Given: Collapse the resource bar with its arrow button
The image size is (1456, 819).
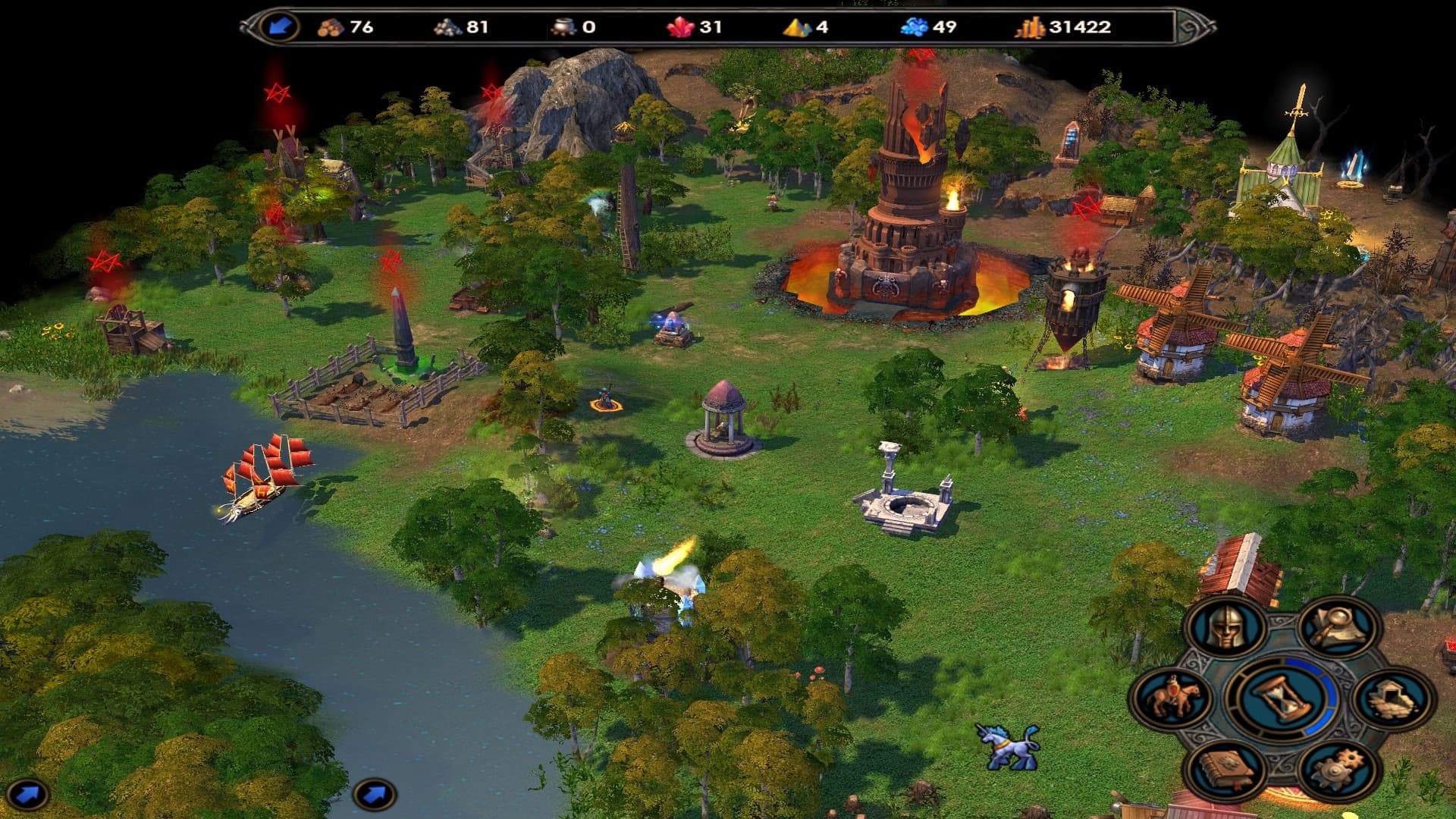Looking at the screenshot, I should pyautogui.click(x=280, y=27).
